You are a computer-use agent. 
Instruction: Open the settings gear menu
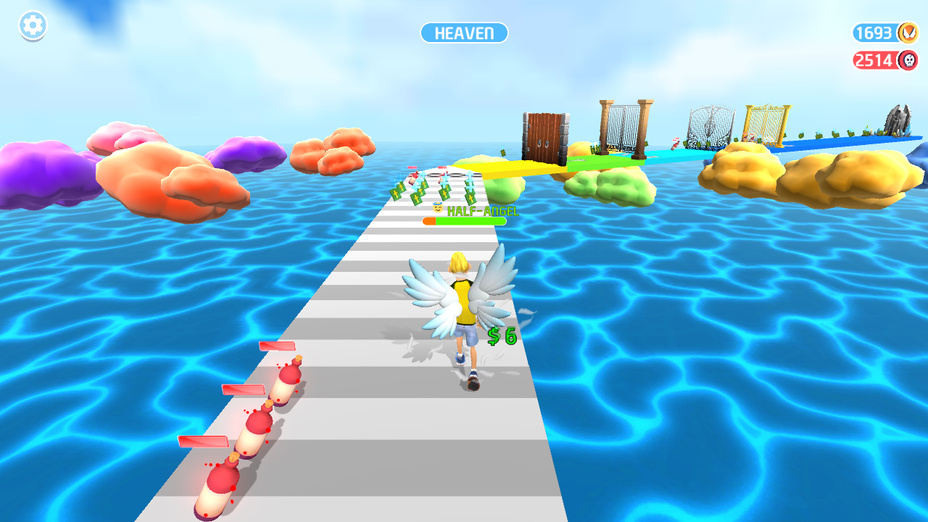click(x=33, y=26)
